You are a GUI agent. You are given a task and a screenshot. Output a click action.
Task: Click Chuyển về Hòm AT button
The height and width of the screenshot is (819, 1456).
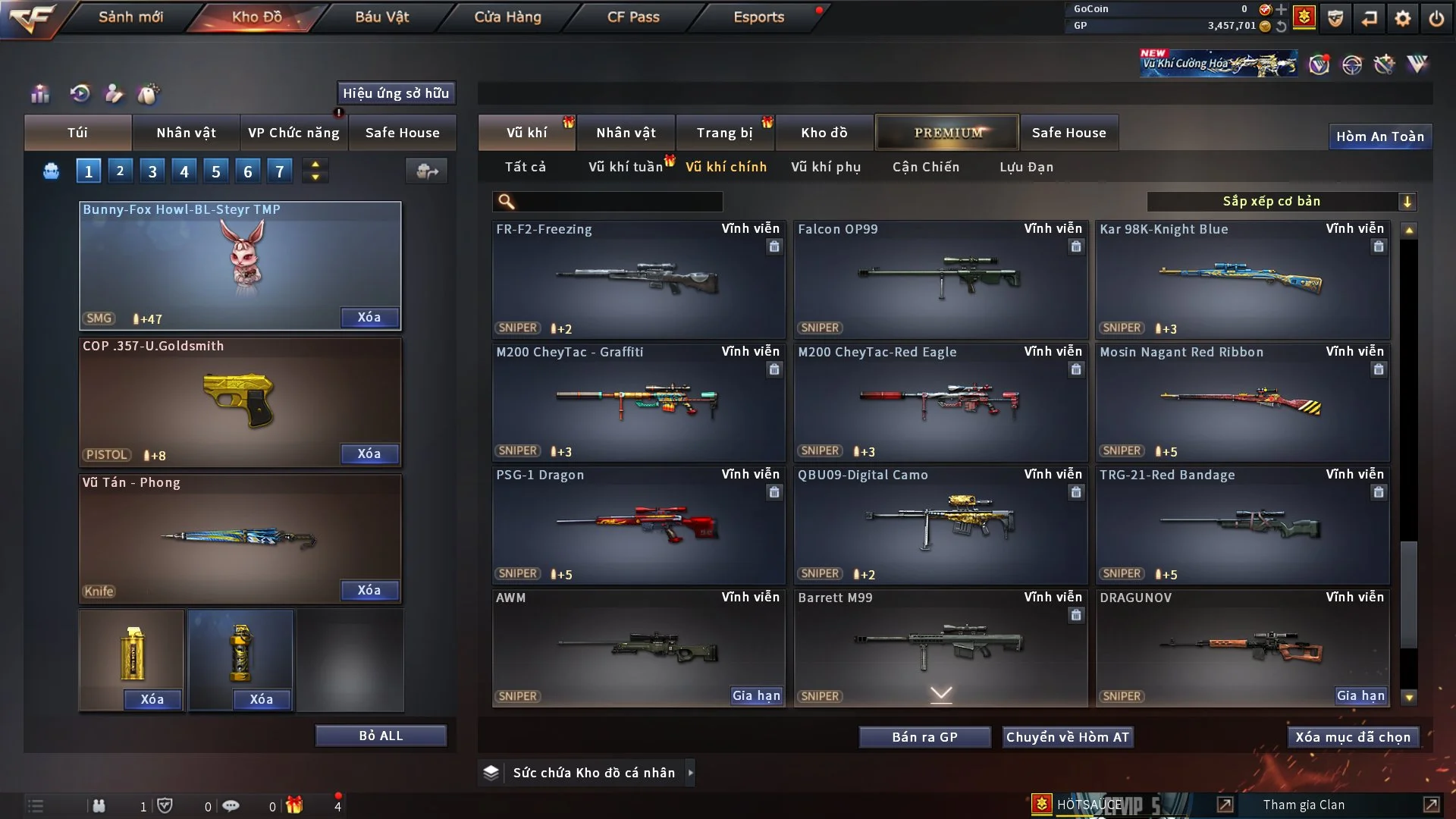click(1067, 737)
